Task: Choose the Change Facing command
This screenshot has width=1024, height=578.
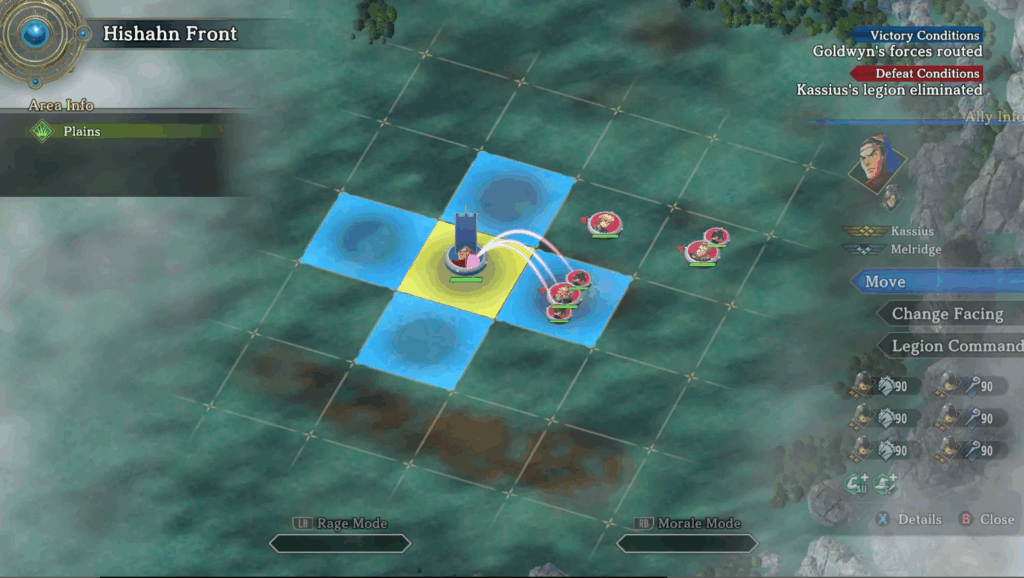Action: [x=947, y=314]
